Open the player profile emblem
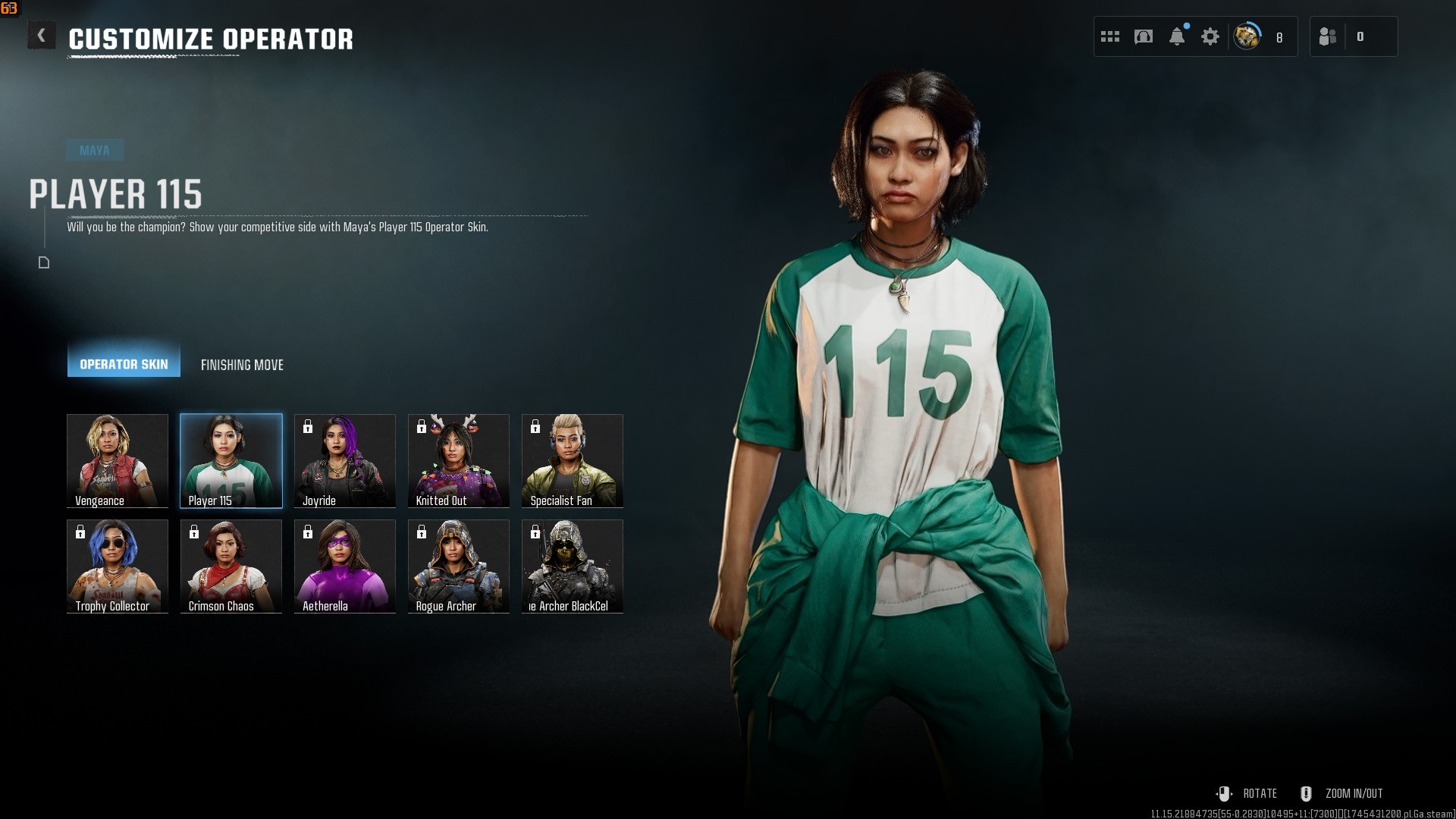Screen dimensions: 1456x819 coord(1247,36)
